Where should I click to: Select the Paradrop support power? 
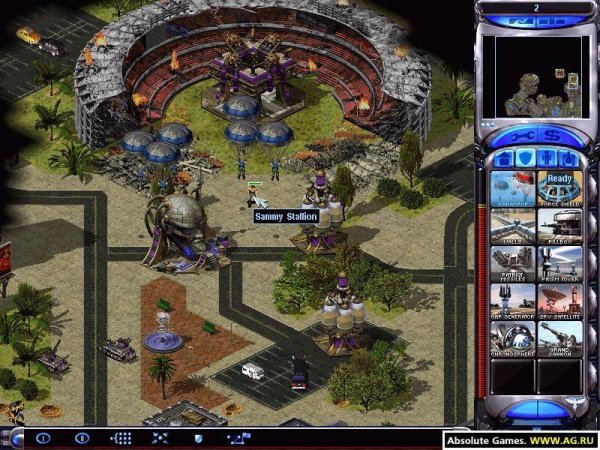pyautogui.click(x=512, y=188)
